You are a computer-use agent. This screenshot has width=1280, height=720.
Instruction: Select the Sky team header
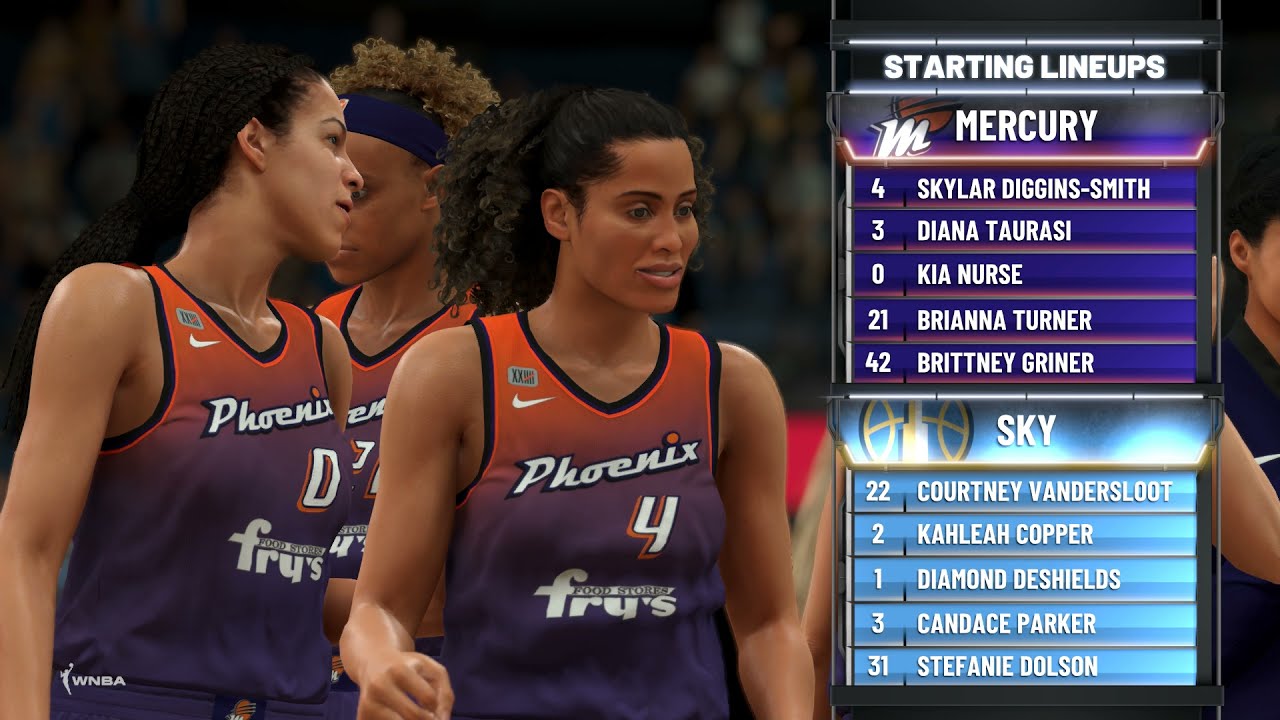[x=1025, y=431]
